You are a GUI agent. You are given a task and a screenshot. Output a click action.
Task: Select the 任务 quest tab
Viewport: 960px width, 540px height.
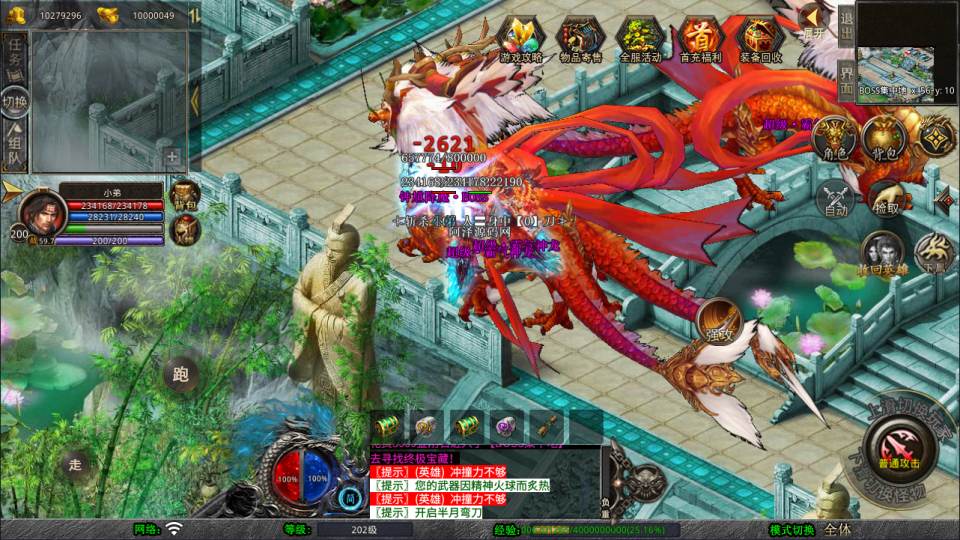[15, 57]
